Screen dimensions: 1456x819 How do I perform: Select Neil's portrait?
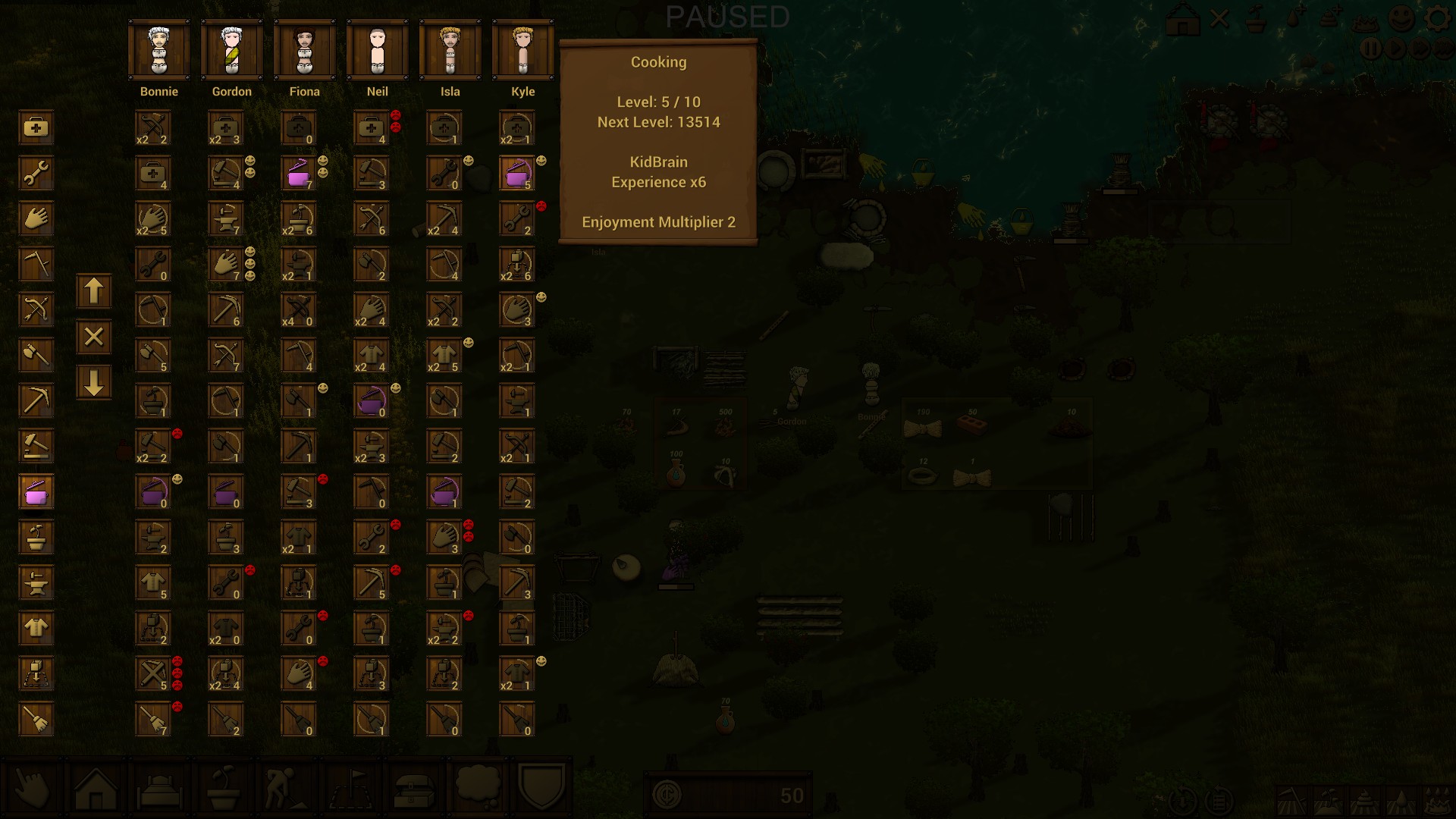coord(377,51)
